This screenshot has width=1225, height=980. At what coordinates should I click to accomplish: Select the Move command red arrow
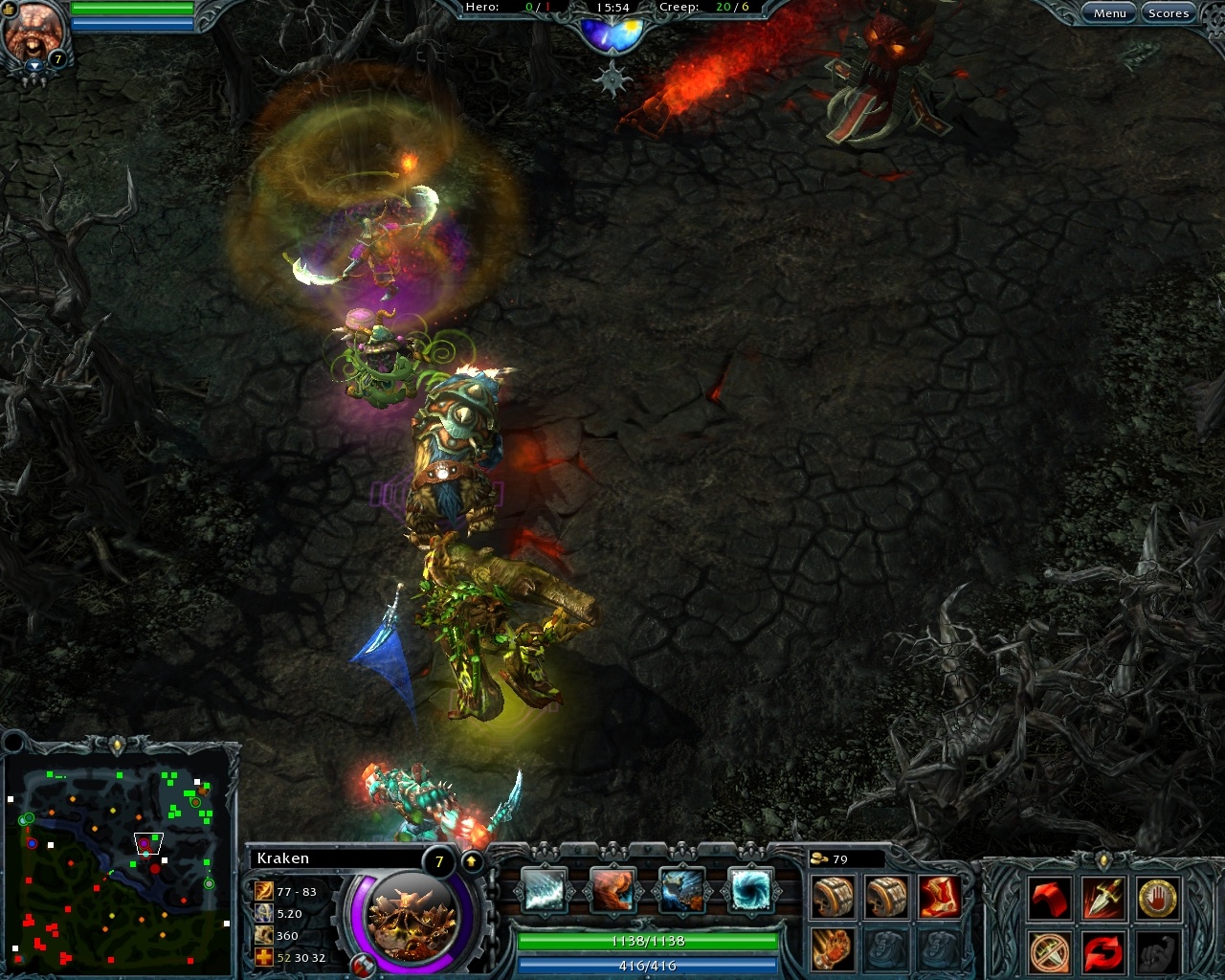(1049, 898)
